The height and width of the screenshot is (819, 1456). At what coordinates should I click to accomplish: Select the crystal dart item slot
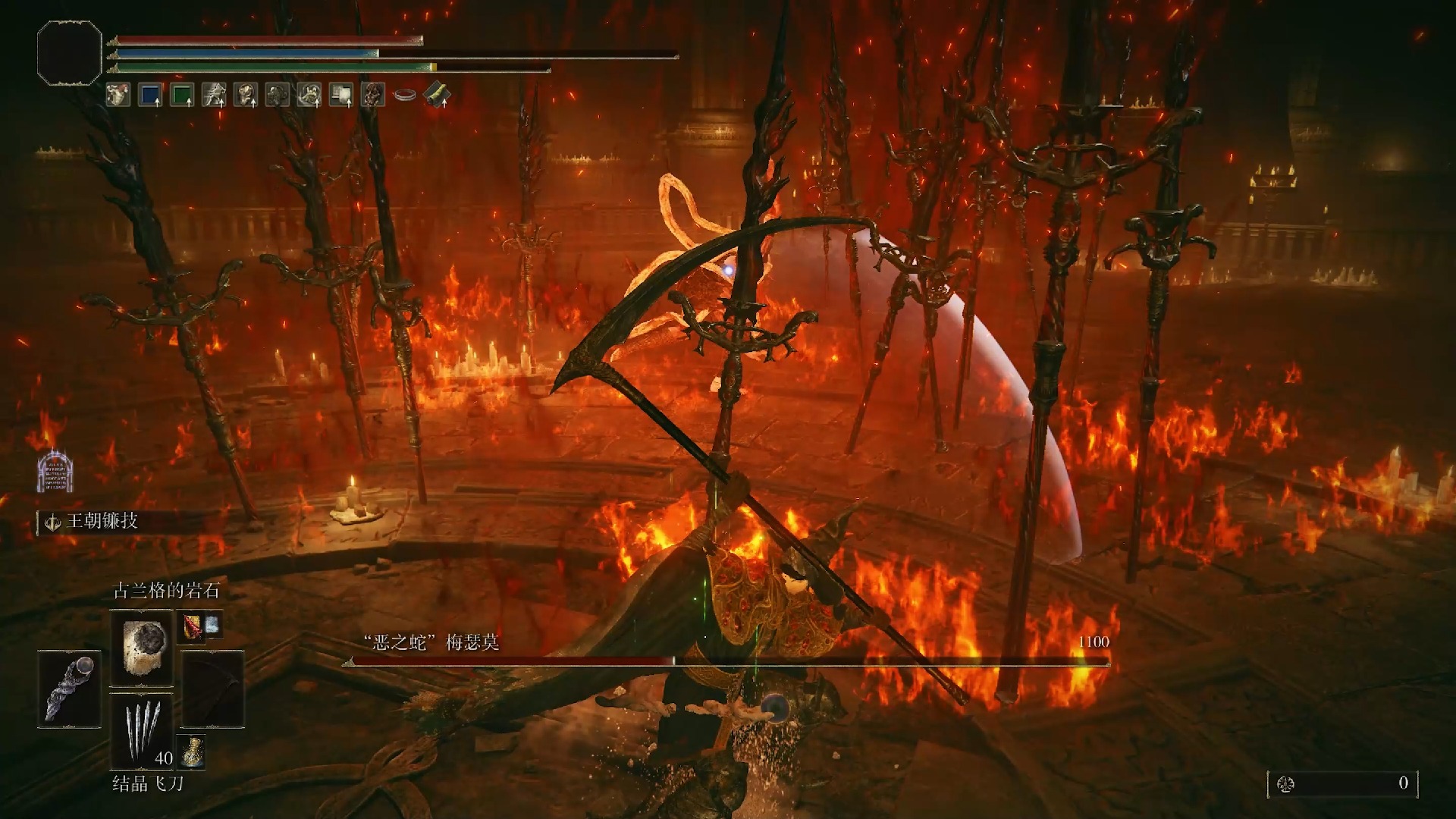(x=142, y=732)
